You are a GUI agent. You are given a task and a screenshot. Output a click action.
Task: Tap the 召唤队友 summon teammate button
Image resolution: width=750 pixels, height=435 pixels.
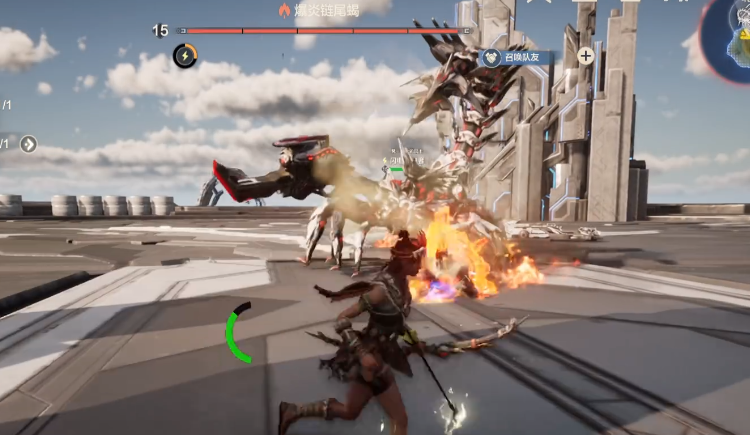517,58
